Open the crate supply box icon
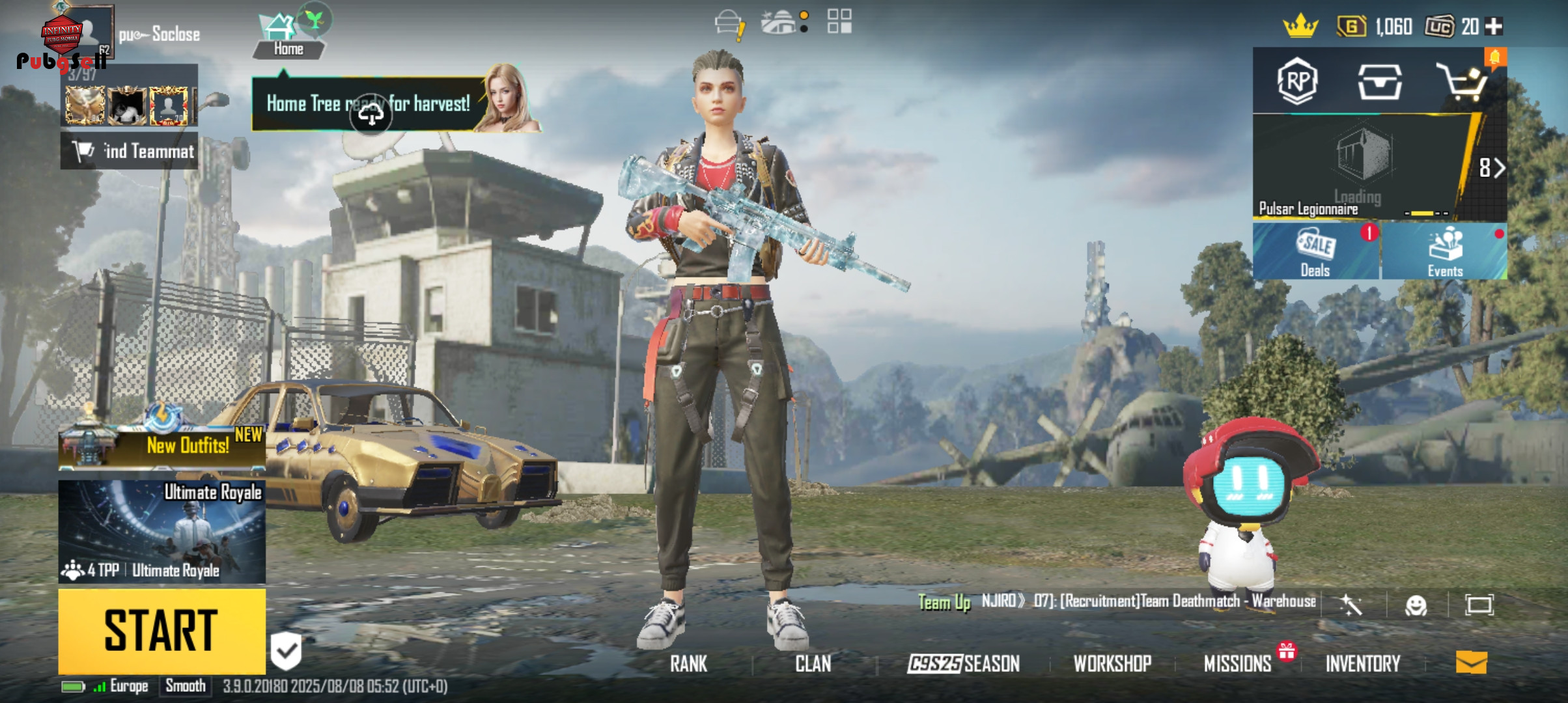1568x703 pixels. point(1379,83)
